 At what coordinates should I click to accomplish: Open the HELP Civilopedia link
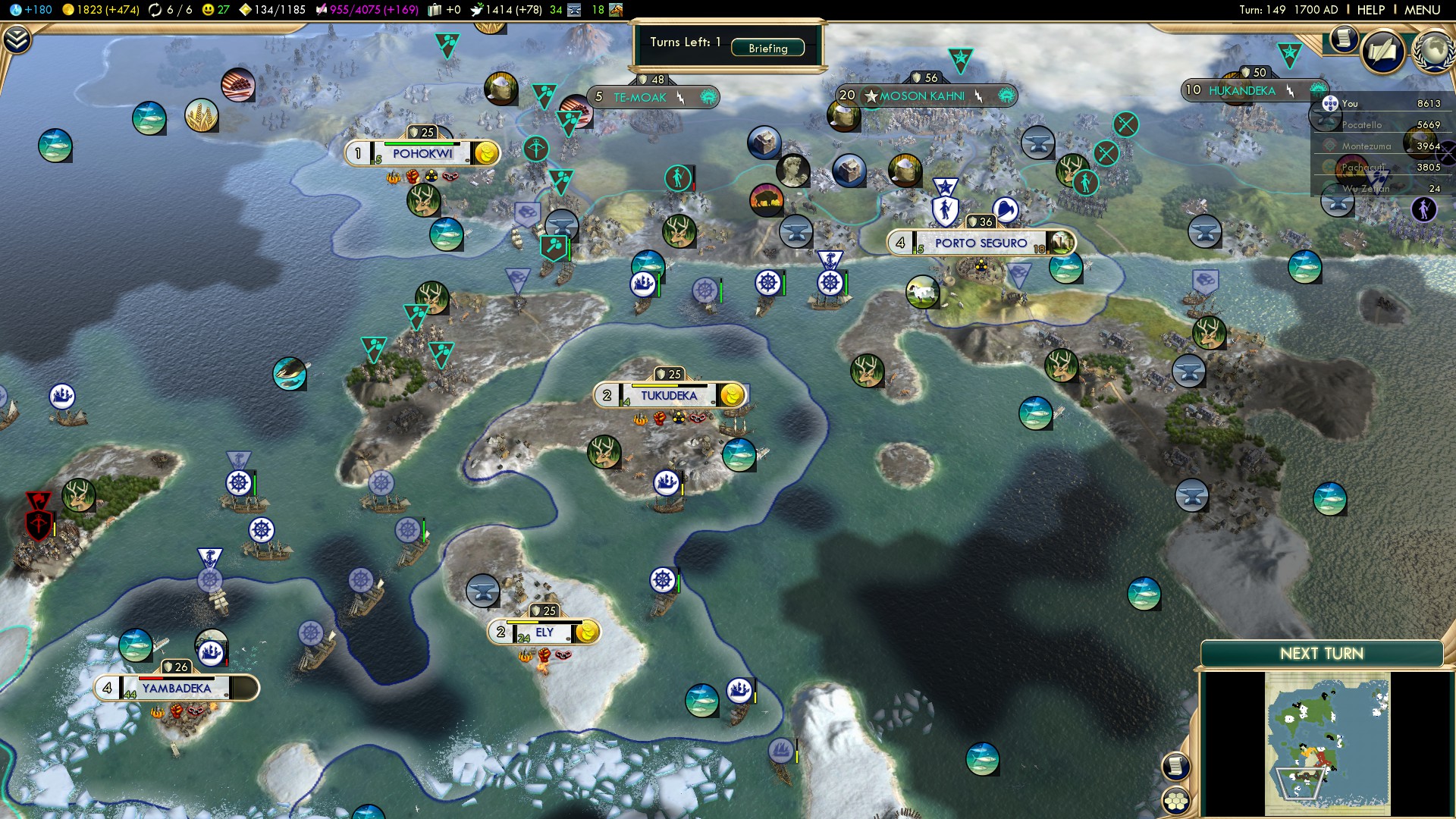point(1370,10)
